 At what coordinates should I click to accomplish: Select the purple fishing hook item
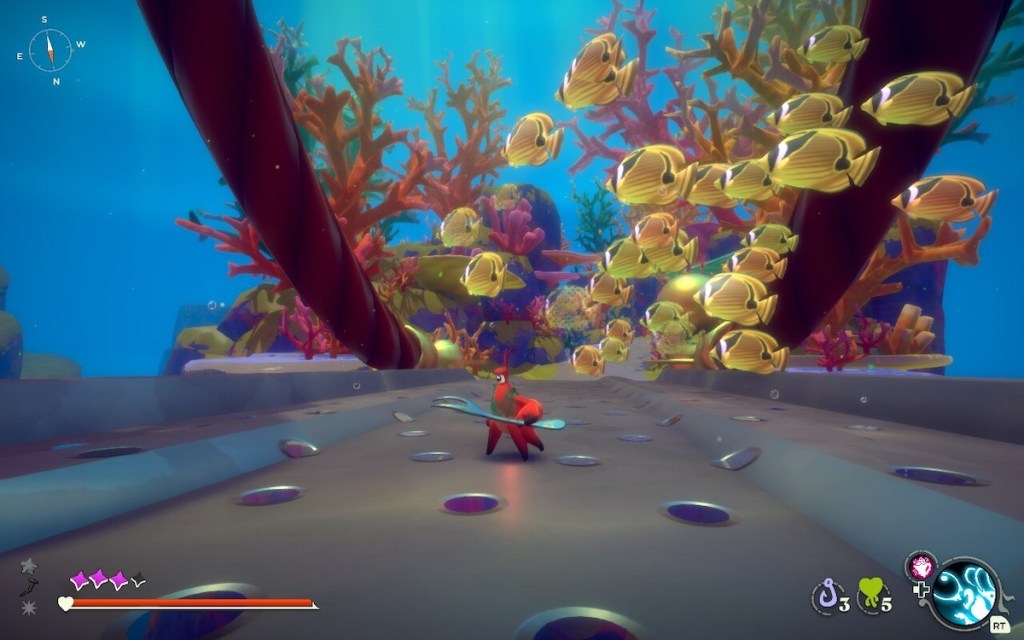(827, 598)
